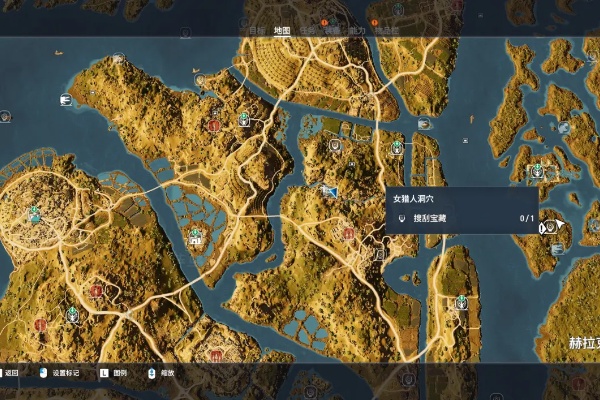Viewport: 600px width, 400px height.
Task: Select the highlighted 女猎人洞穴 cave marker
Action: tap(548, 227)
